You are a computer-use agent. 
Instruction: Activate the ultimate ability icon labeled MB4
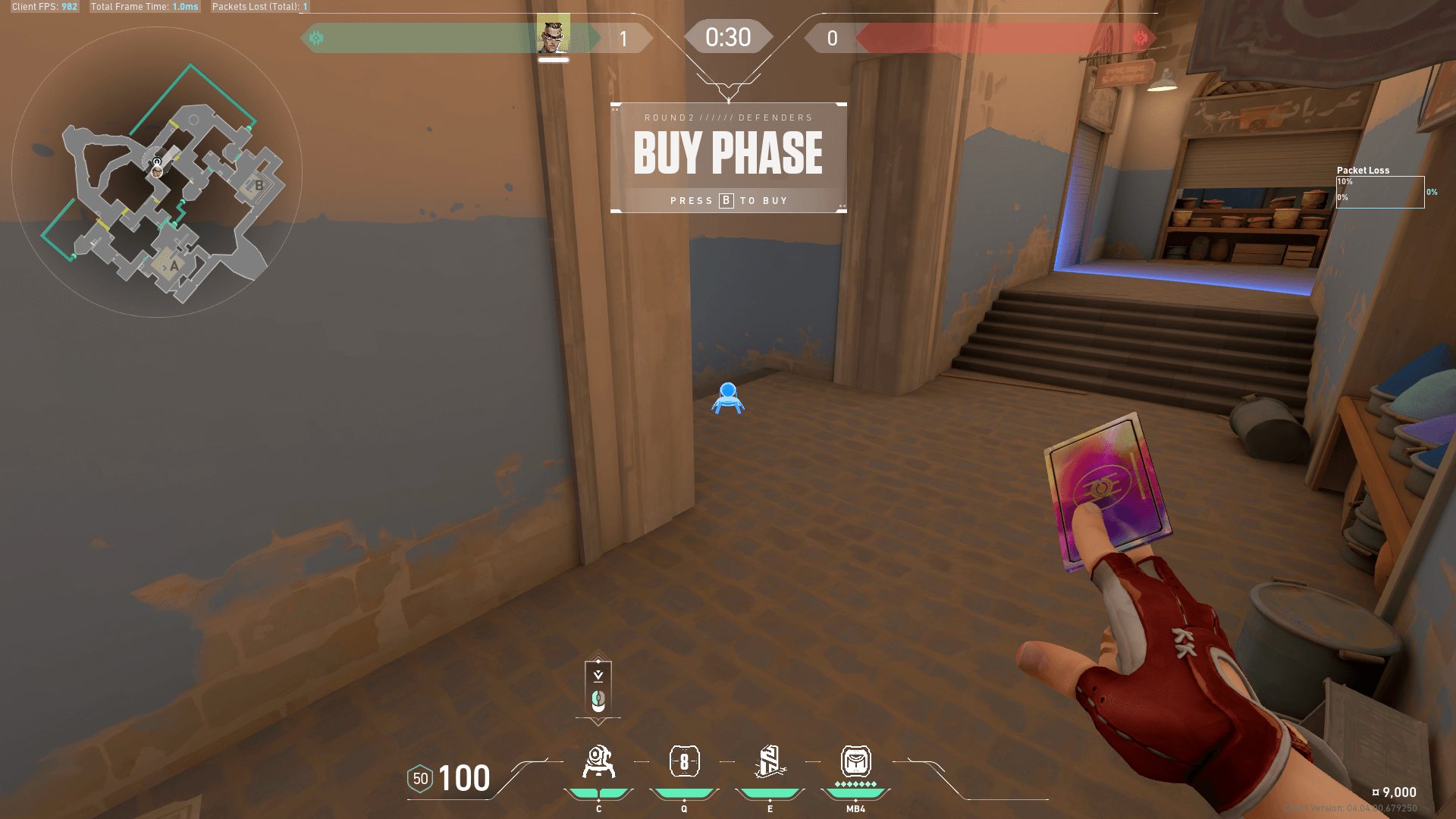coord(855,761)
